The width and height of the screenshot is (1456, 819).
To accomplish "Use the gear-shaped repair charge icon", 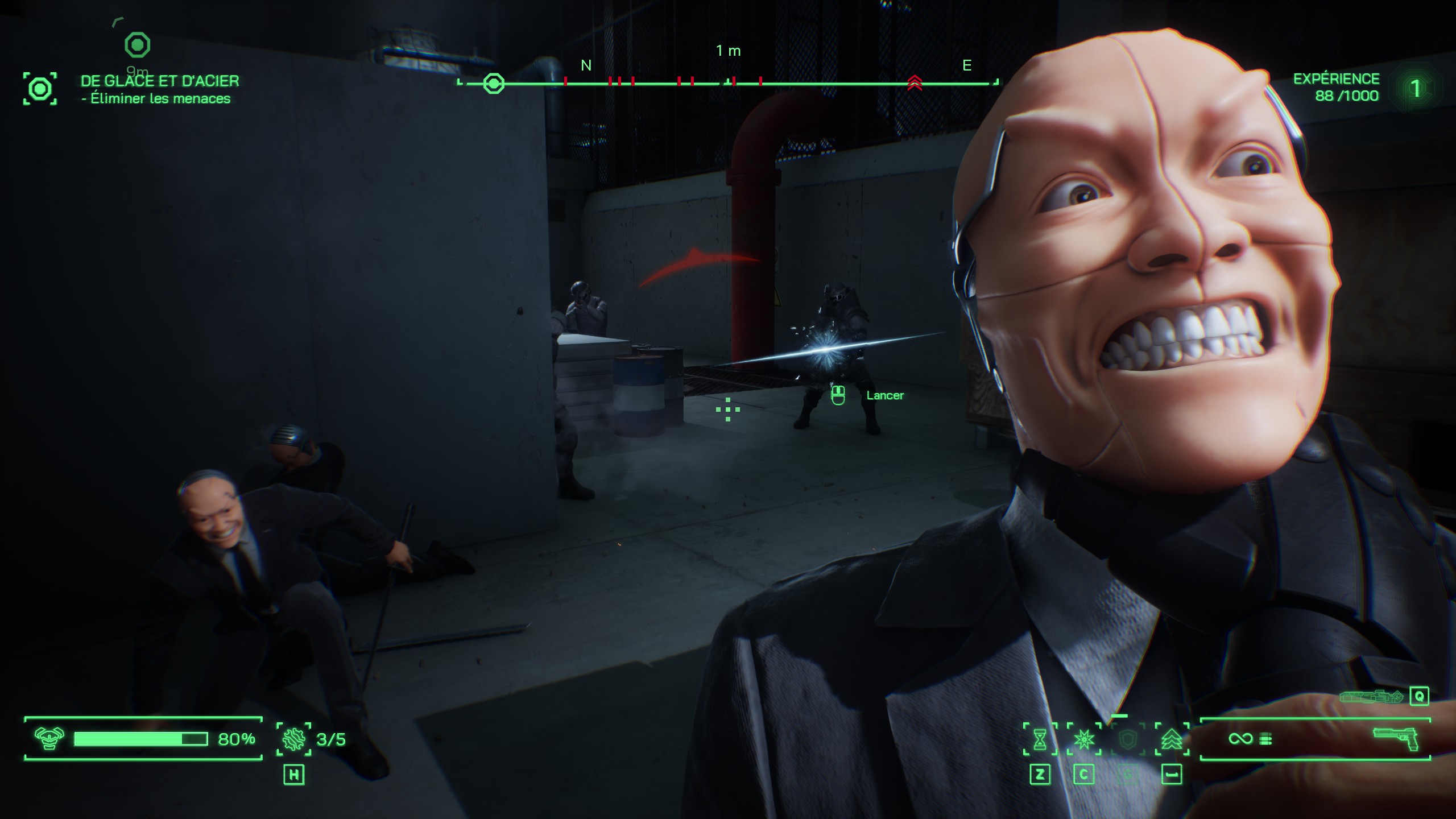I will (293, 739).
